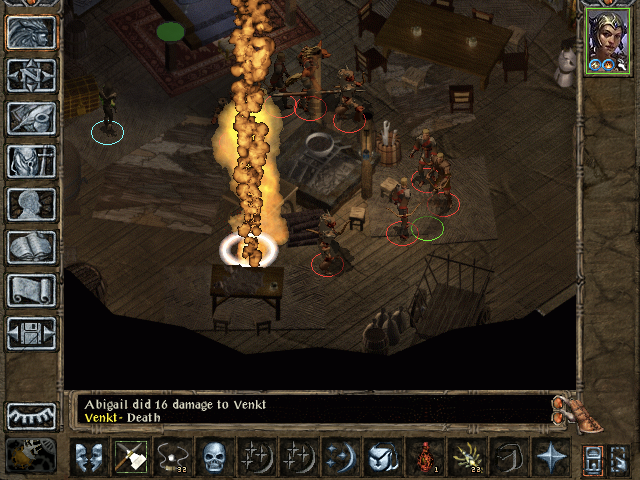This screenshot has width=640, height=480.
Task: Open special abilities with the four-point star
Action: pyautogui.click(x=550, y=457)
